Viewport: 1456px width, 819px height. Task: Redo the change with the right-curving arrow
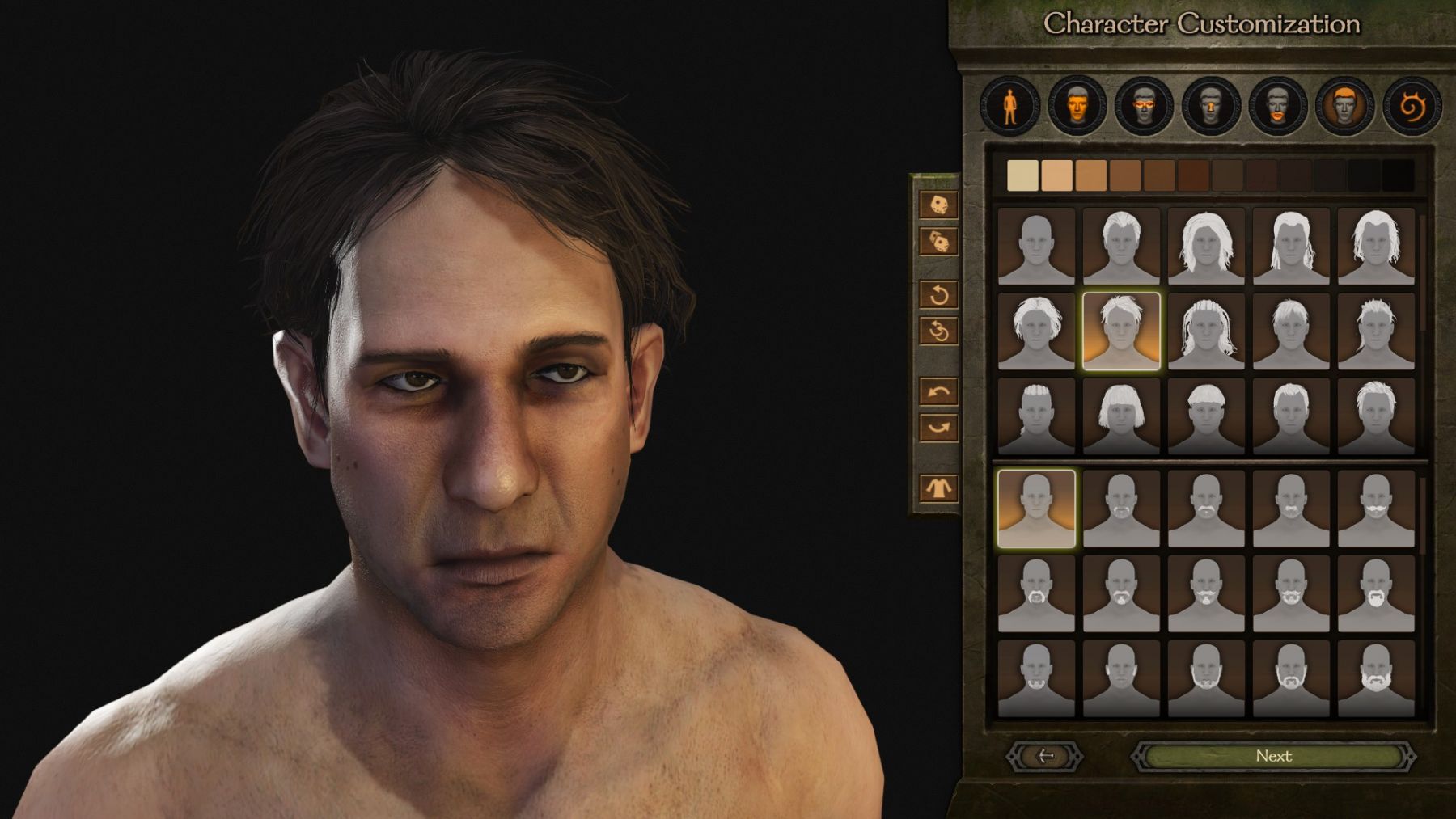pos(938,428)
